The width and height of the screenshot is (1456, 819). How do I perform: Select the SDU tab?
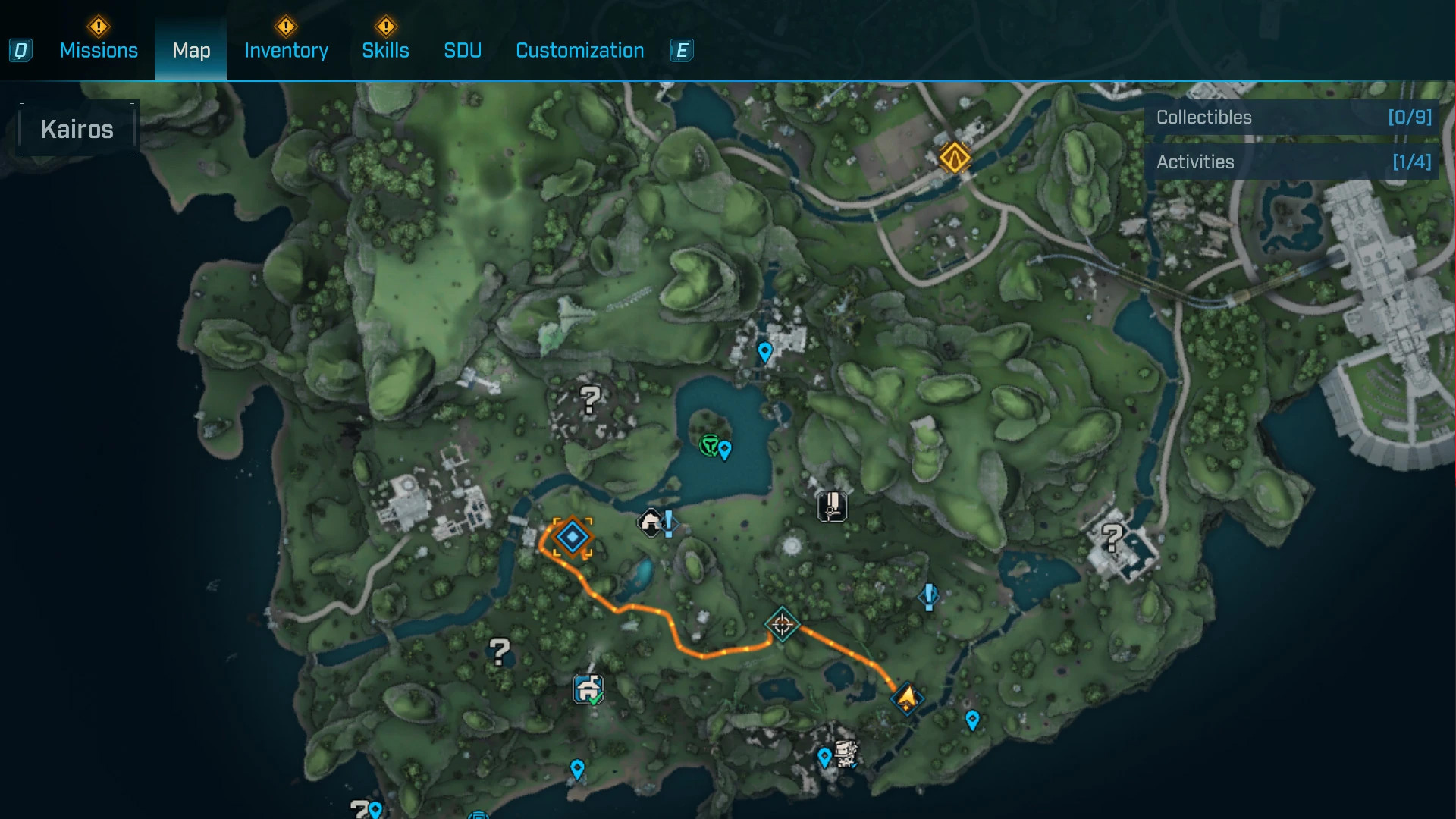pos(463,51)
